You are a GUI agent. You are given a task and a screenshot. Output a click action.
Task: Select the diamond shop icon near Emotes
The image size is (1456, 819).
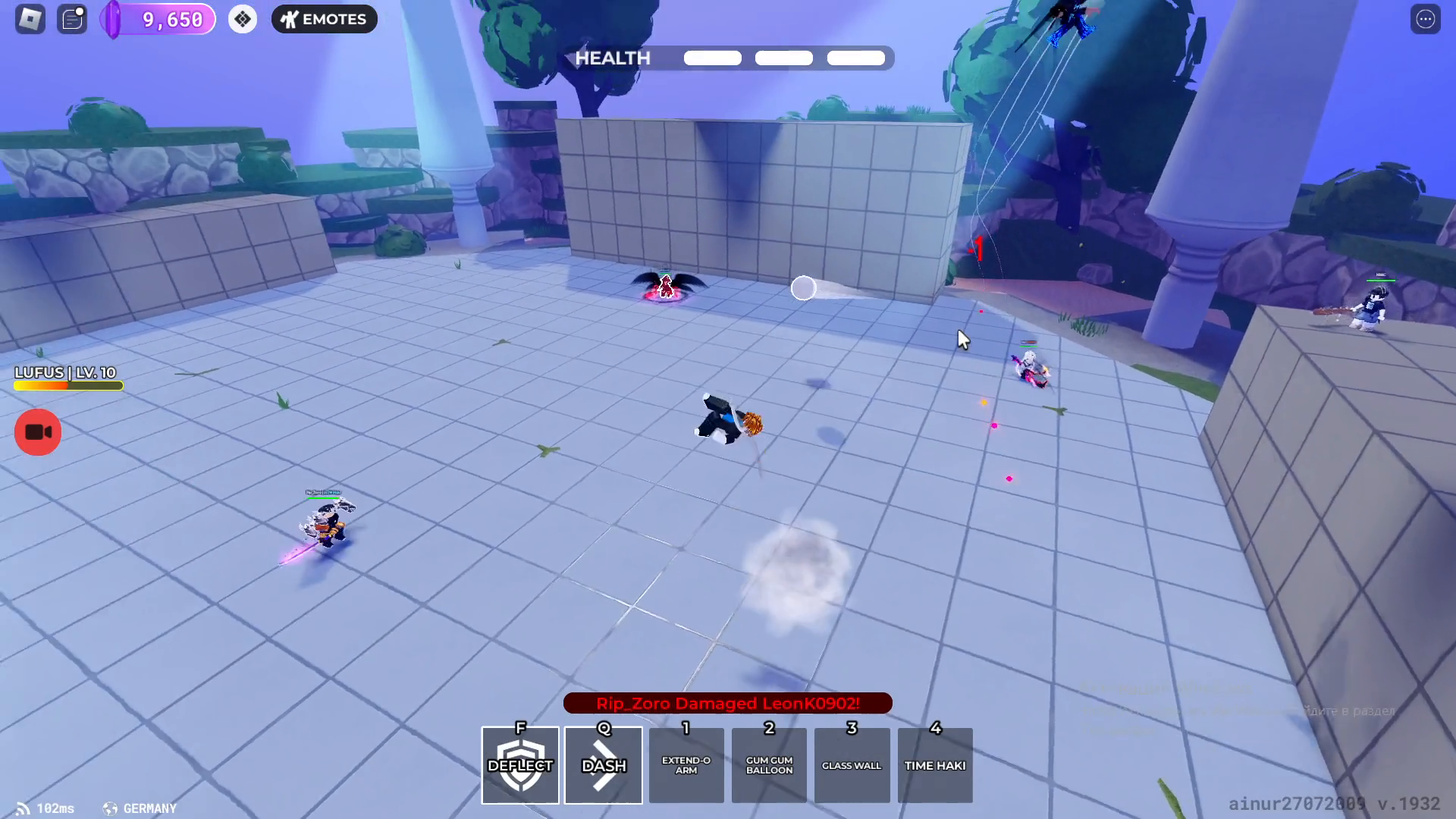(243, 17)
